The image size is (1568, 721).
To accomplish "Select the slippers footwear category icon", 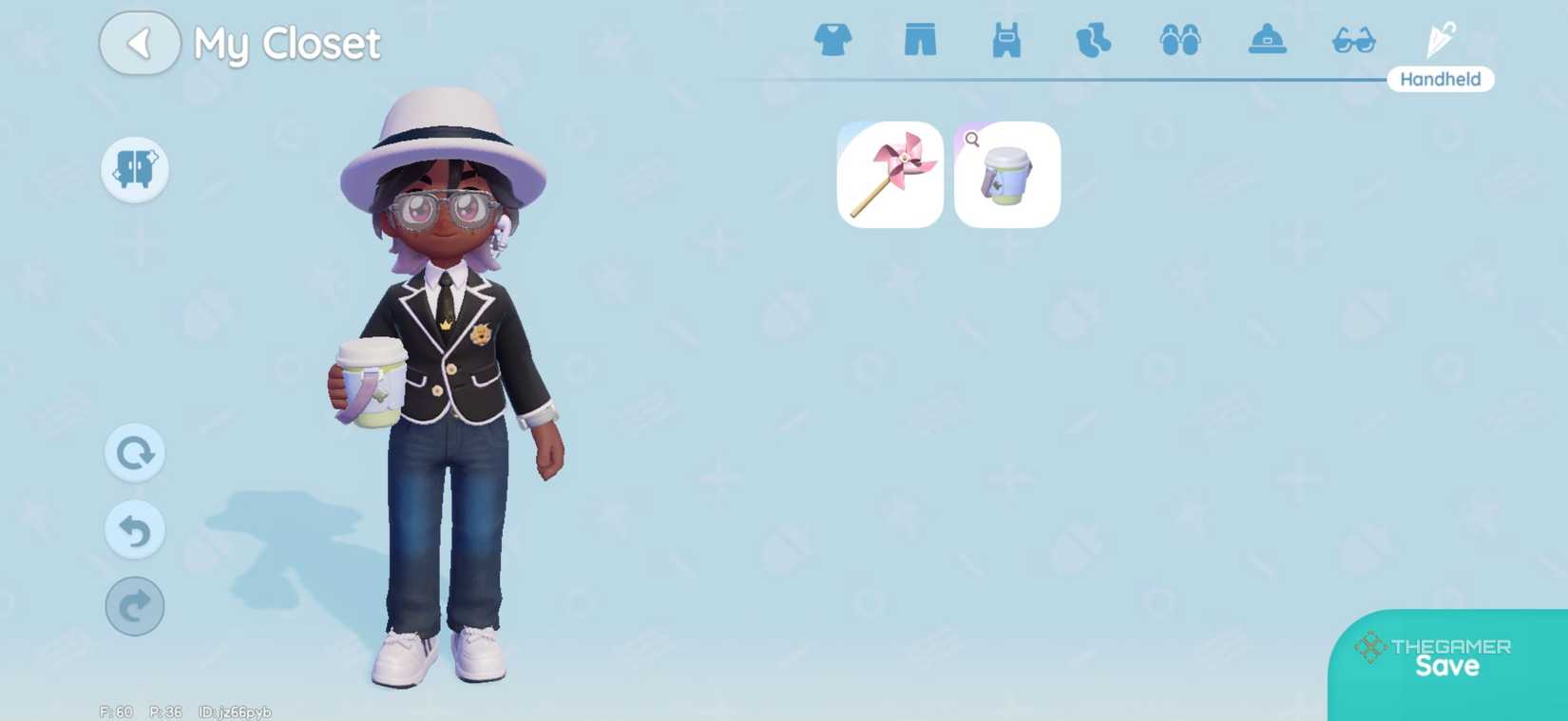I will [1180, 40].
